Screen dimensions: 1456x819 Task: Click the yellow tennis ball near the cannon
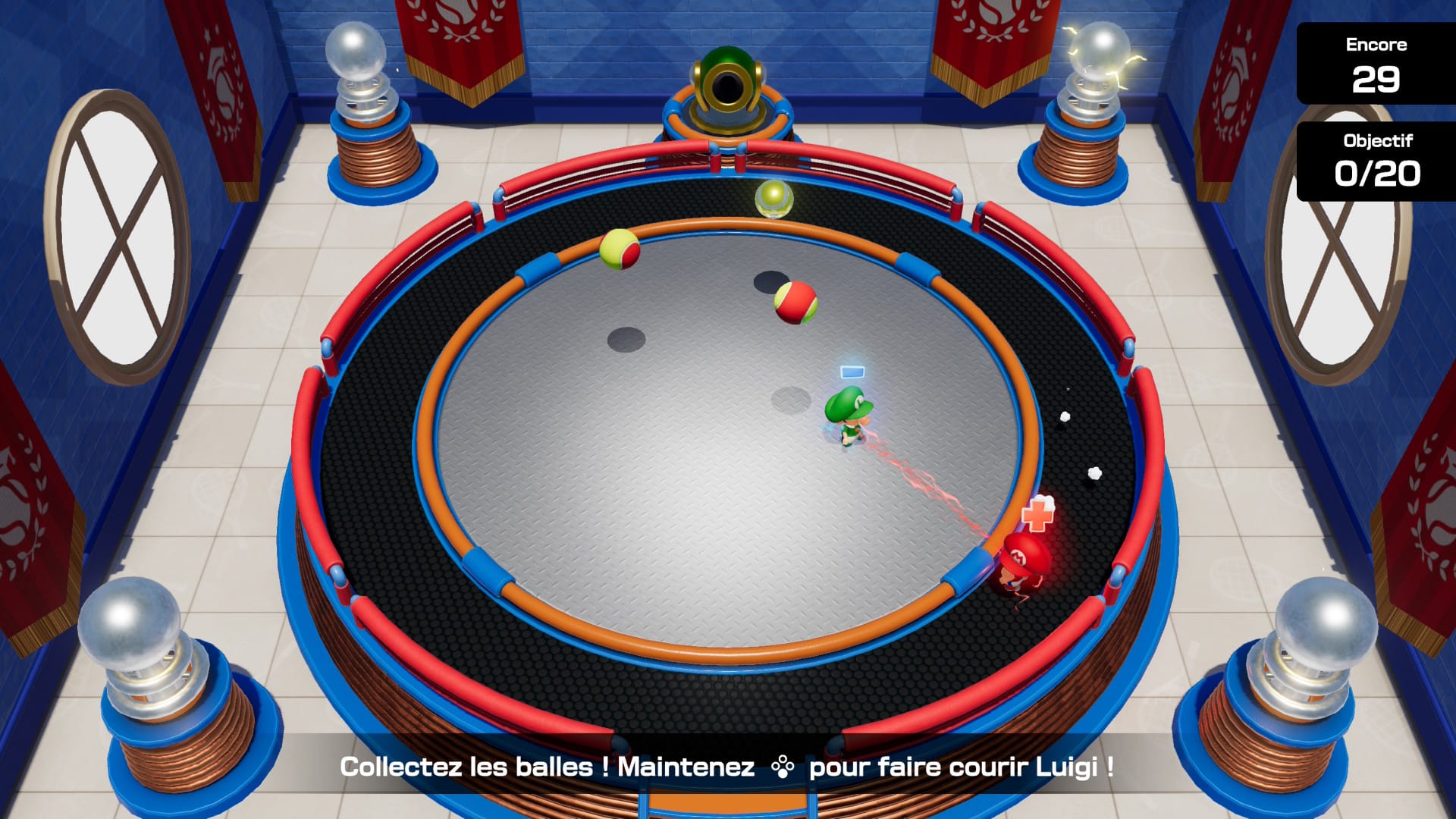tap(774, 199)
